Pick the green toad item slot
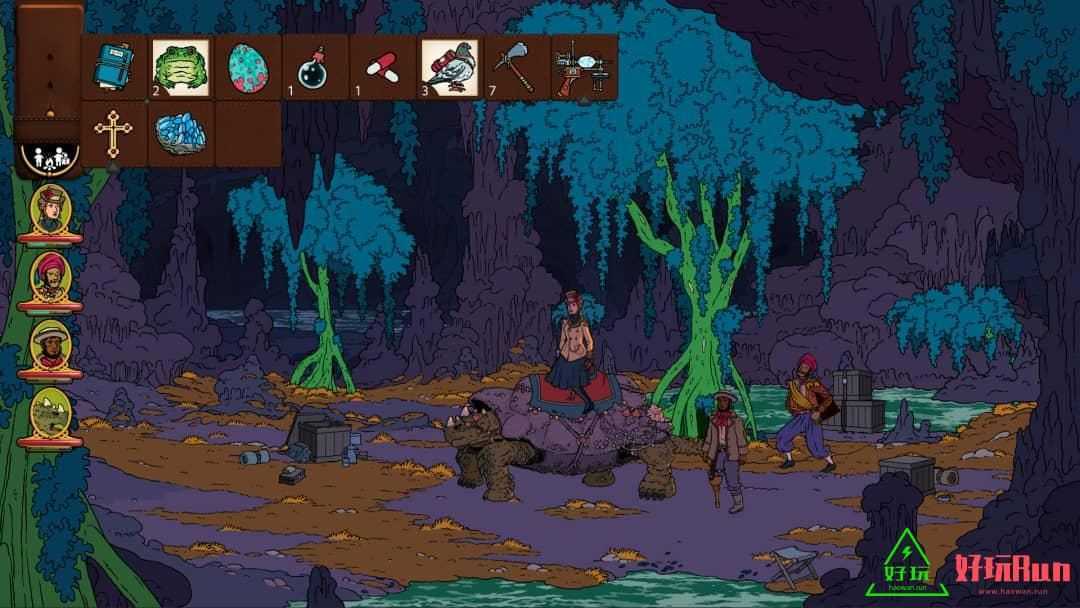 (181, 68)
